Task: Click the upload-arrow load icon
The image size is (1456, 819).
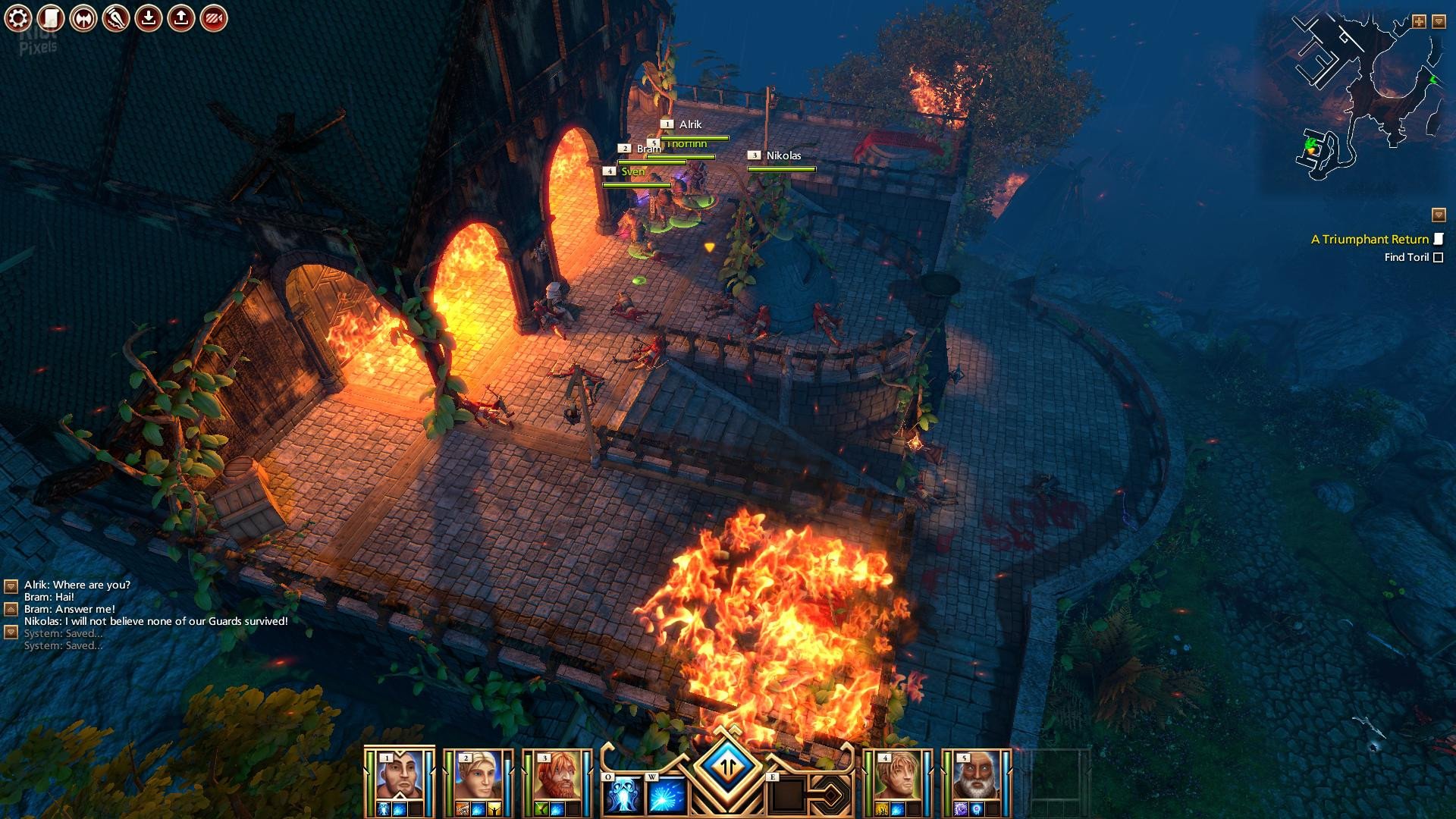Action: click(x=181, y=18)
